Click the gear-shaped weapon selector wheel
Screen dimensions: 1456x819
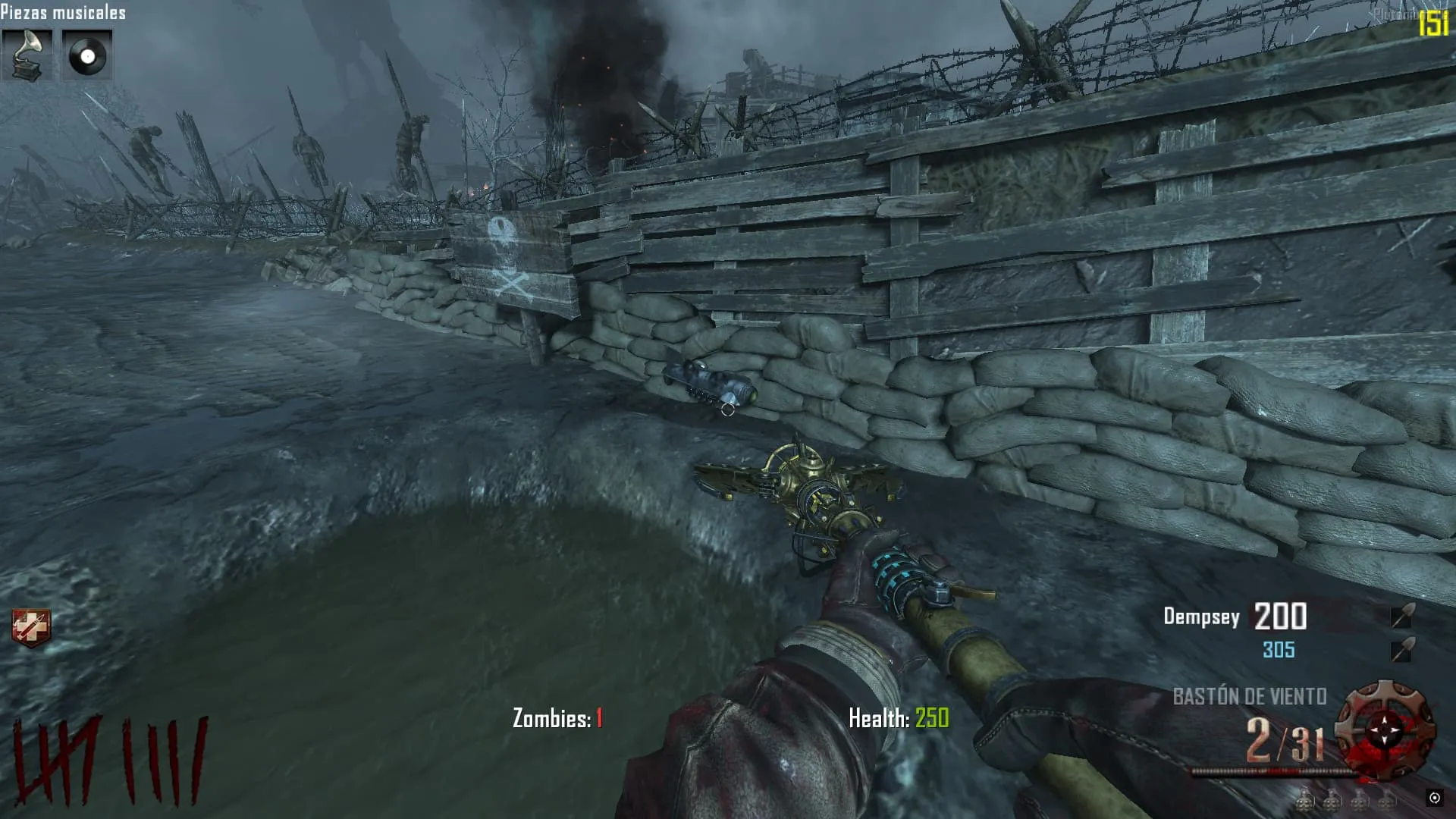tap(1385, 730)
